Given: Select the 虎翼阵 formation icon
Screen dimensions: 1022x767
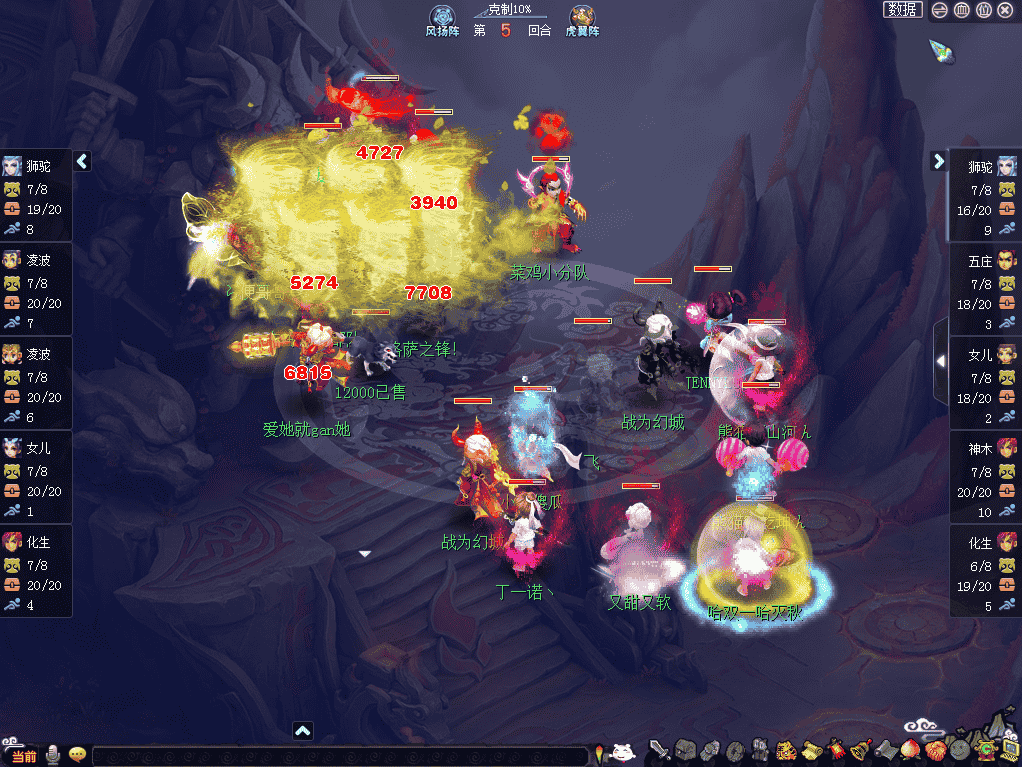Looking at the screenshot, I should coord(582,17).
